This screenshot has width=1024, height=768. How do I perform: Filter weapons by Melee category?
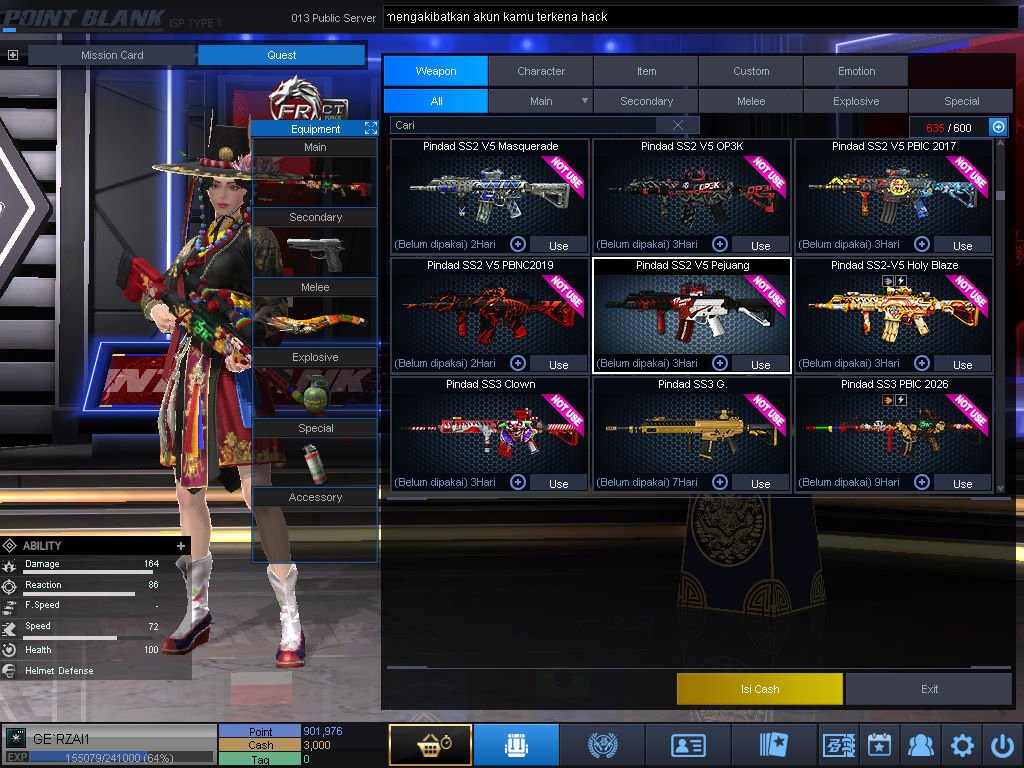(x=751, y=101)
